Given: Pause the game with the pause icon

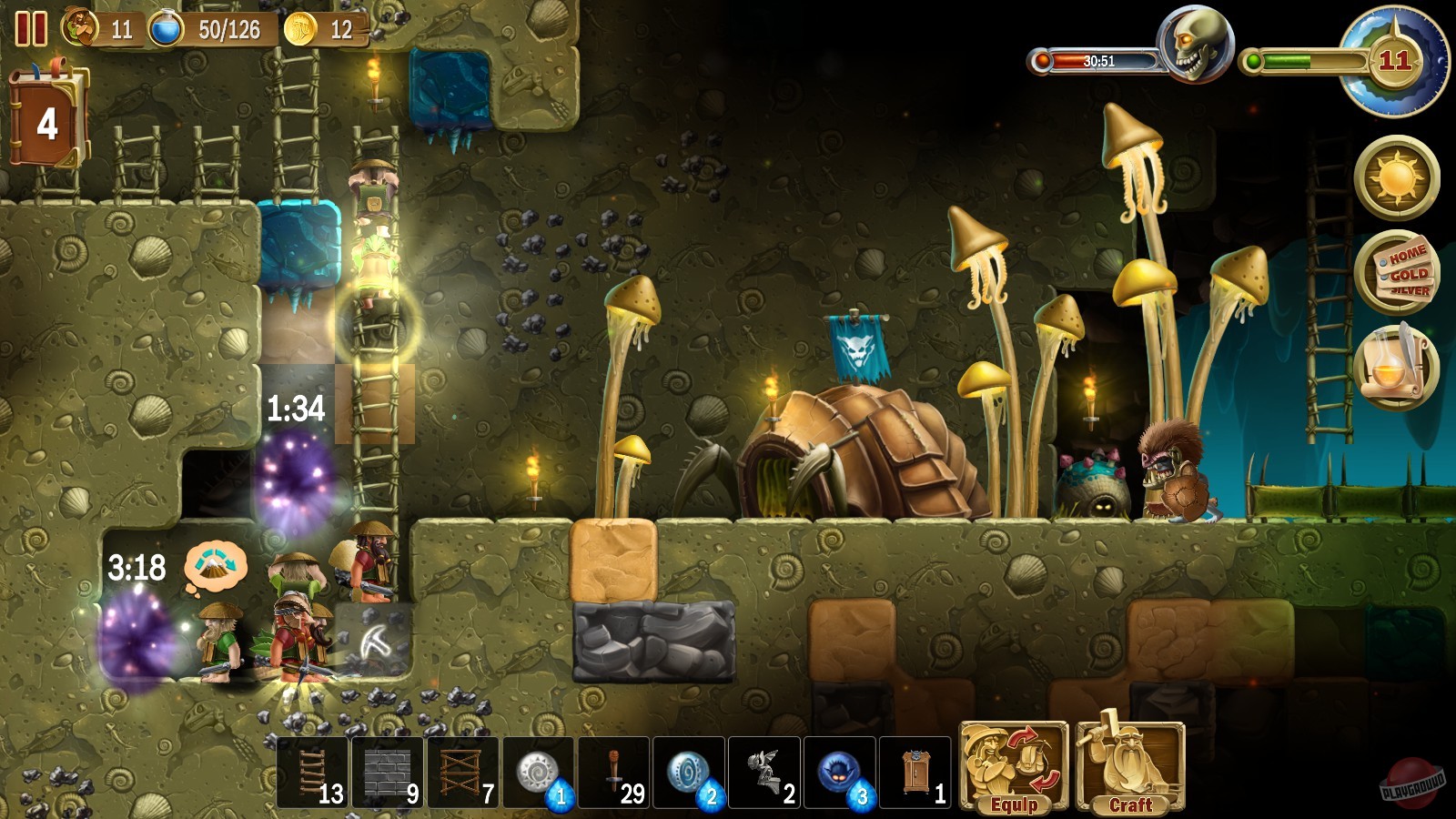Looking at the screenshot, I should pos(32,29).
